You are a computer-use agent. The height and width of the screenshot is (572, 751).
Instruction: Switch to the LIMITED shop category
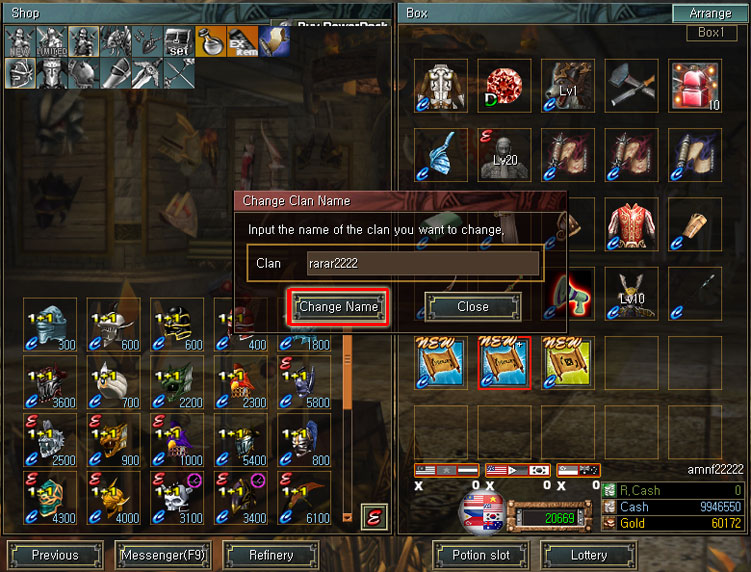(51, 42)
